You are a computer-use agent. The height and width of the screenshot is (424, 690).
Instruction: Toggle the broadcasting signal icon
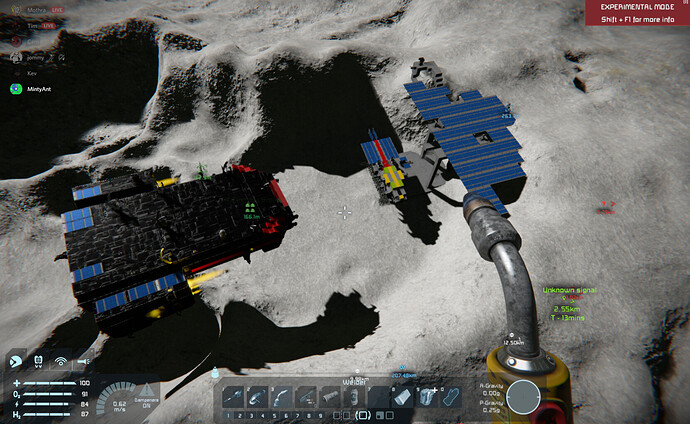61,361
